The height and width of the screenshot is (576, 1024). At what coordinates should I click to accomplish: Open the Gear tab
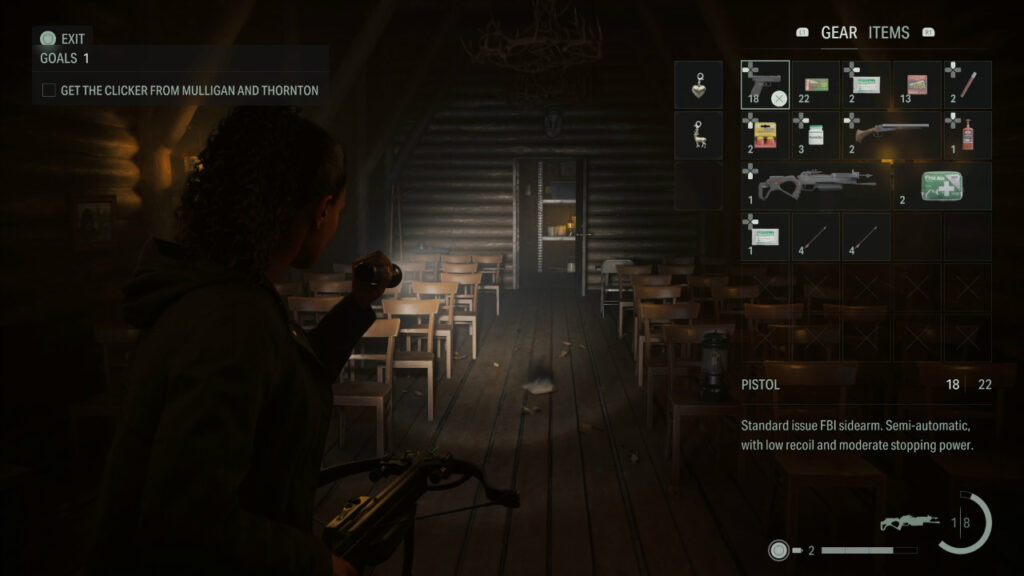pos(838,33)
